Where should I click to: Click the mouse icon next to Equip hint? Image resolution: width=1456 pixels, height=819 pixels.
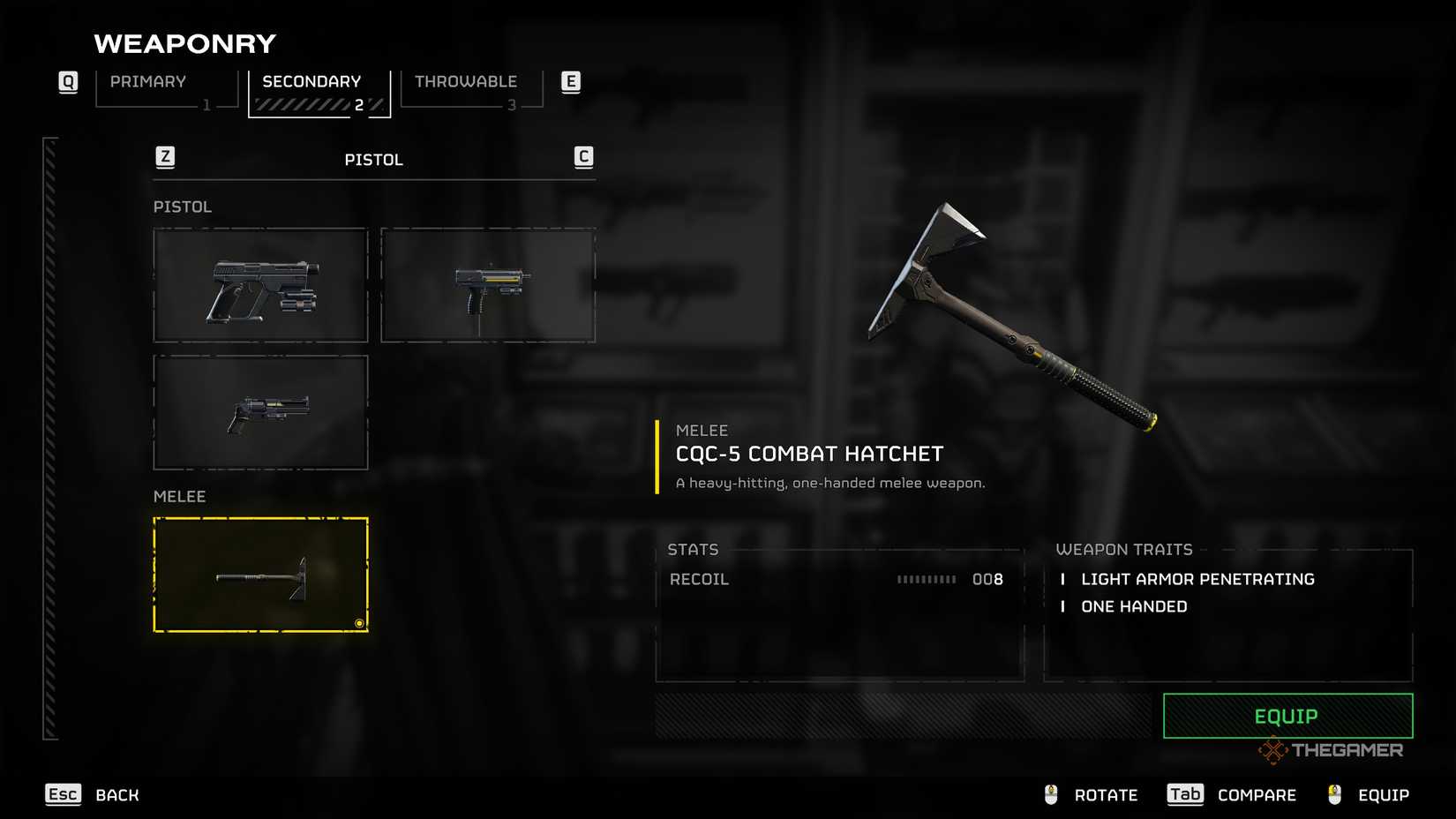tap(1332, 793)
